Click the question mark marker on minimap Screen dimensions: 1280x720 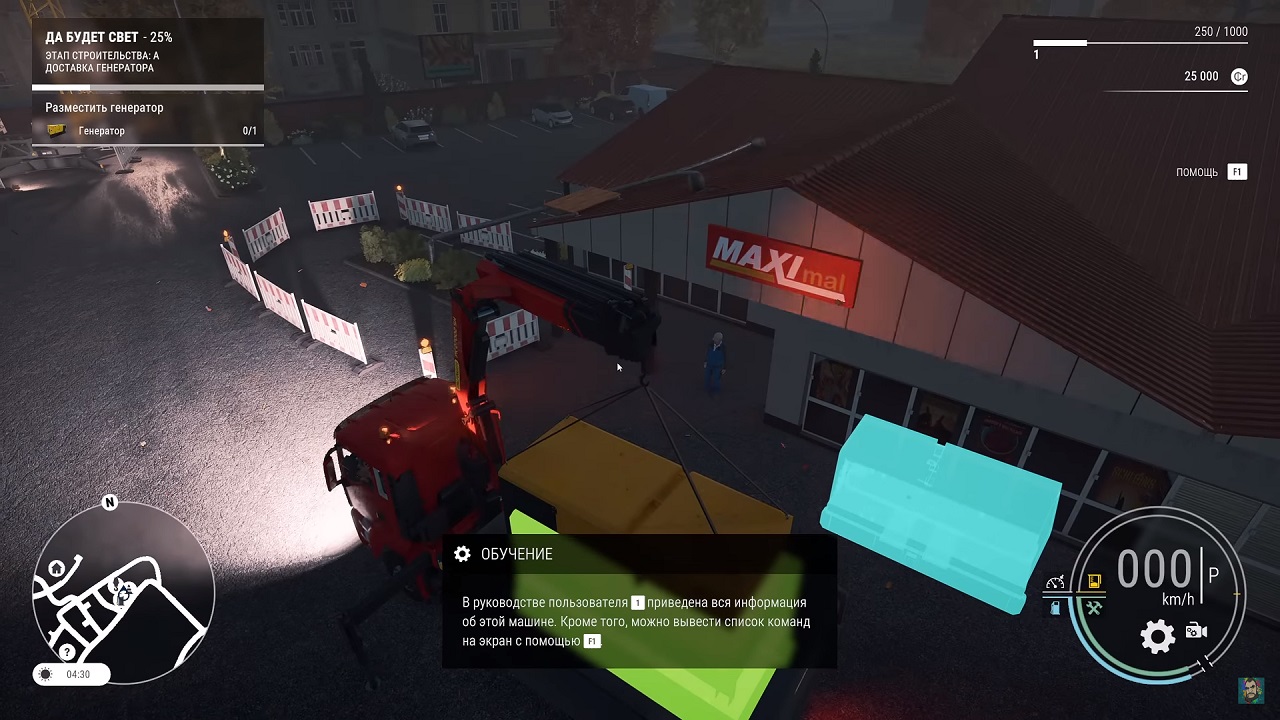[x=67, y=652]
